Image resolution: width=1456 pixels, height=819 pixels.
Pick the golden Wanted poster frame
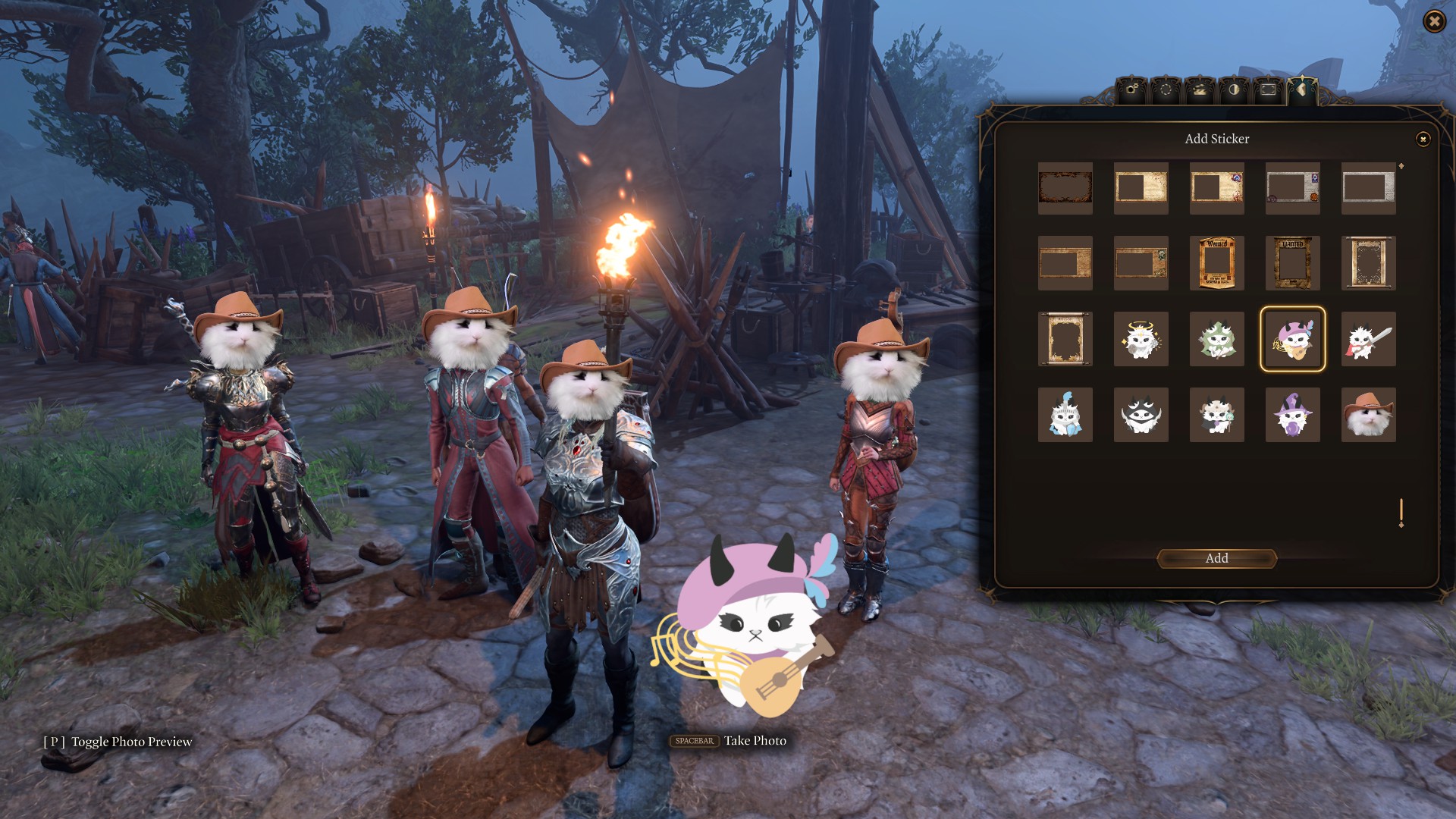tap(1216, 263)
